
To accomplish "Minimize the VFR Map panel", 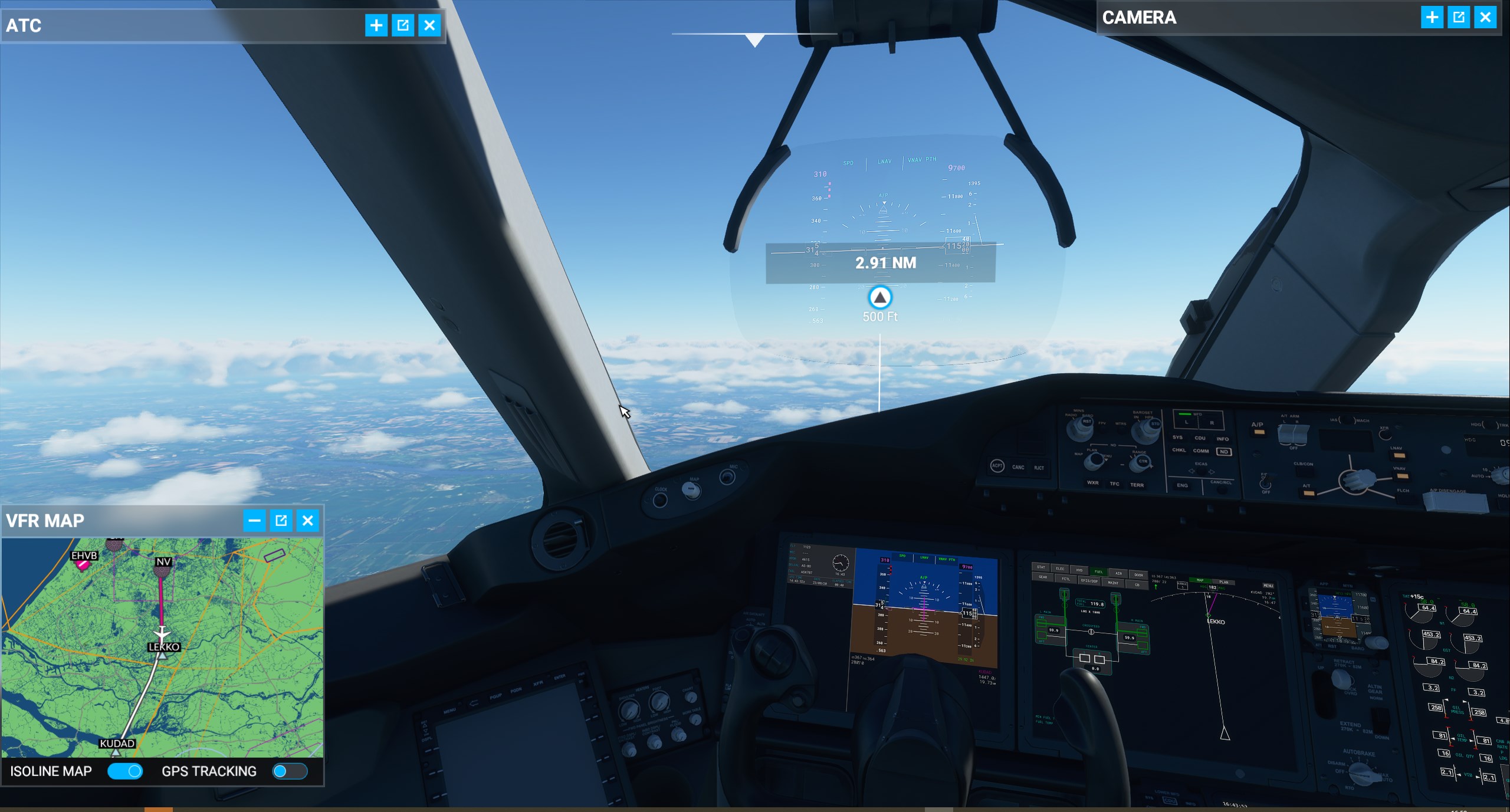I will click(x=254, y=520).
